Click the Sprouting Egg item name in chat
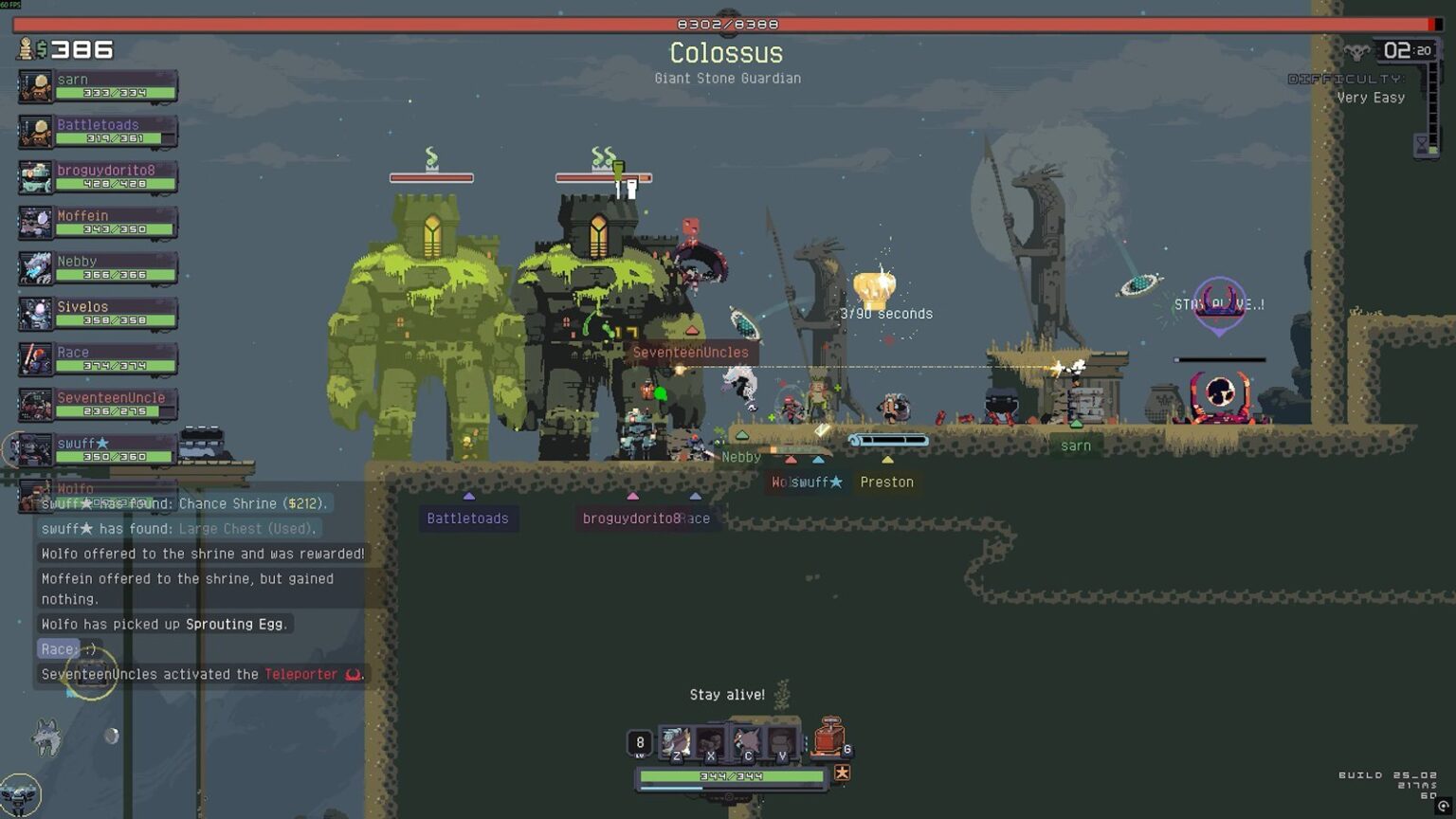 click(x=237, y=624)
